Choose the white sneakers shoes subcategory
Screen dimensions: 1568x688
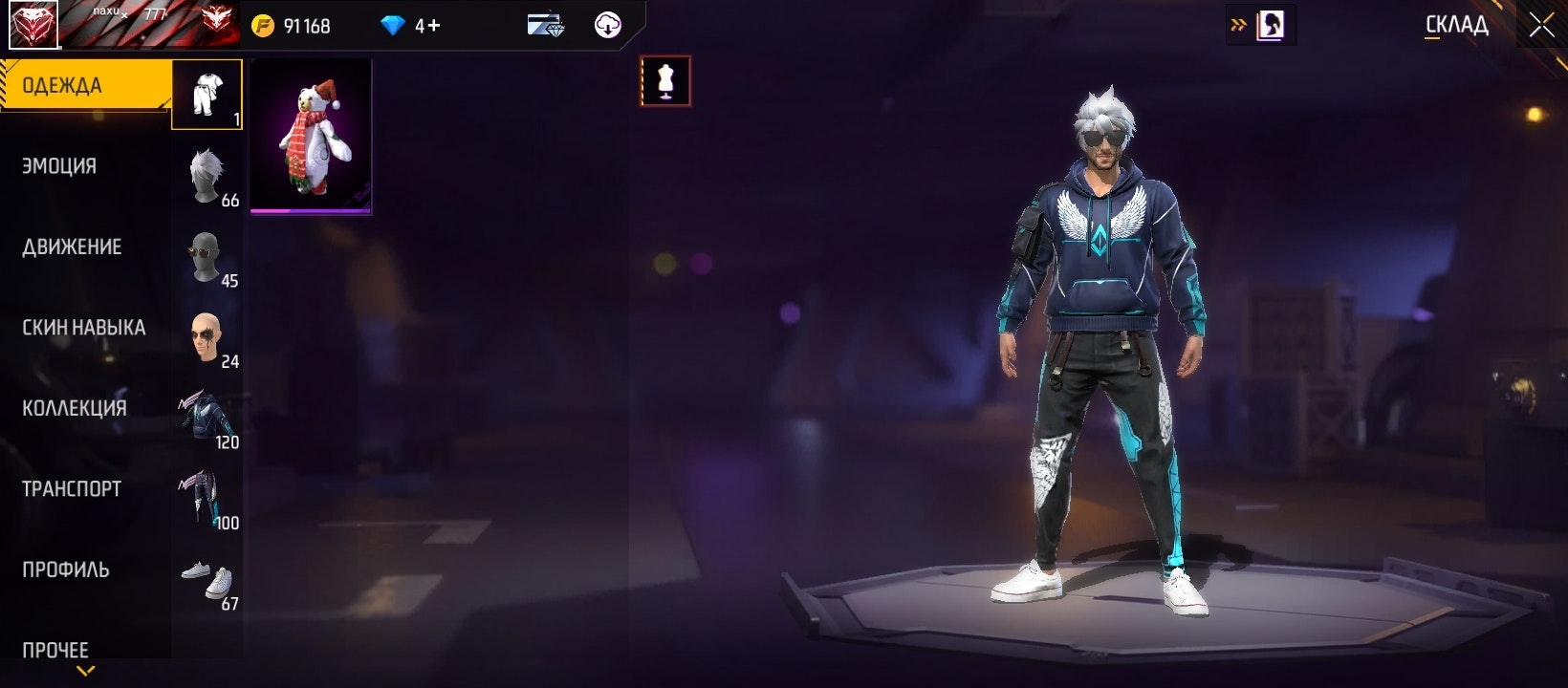207,579
